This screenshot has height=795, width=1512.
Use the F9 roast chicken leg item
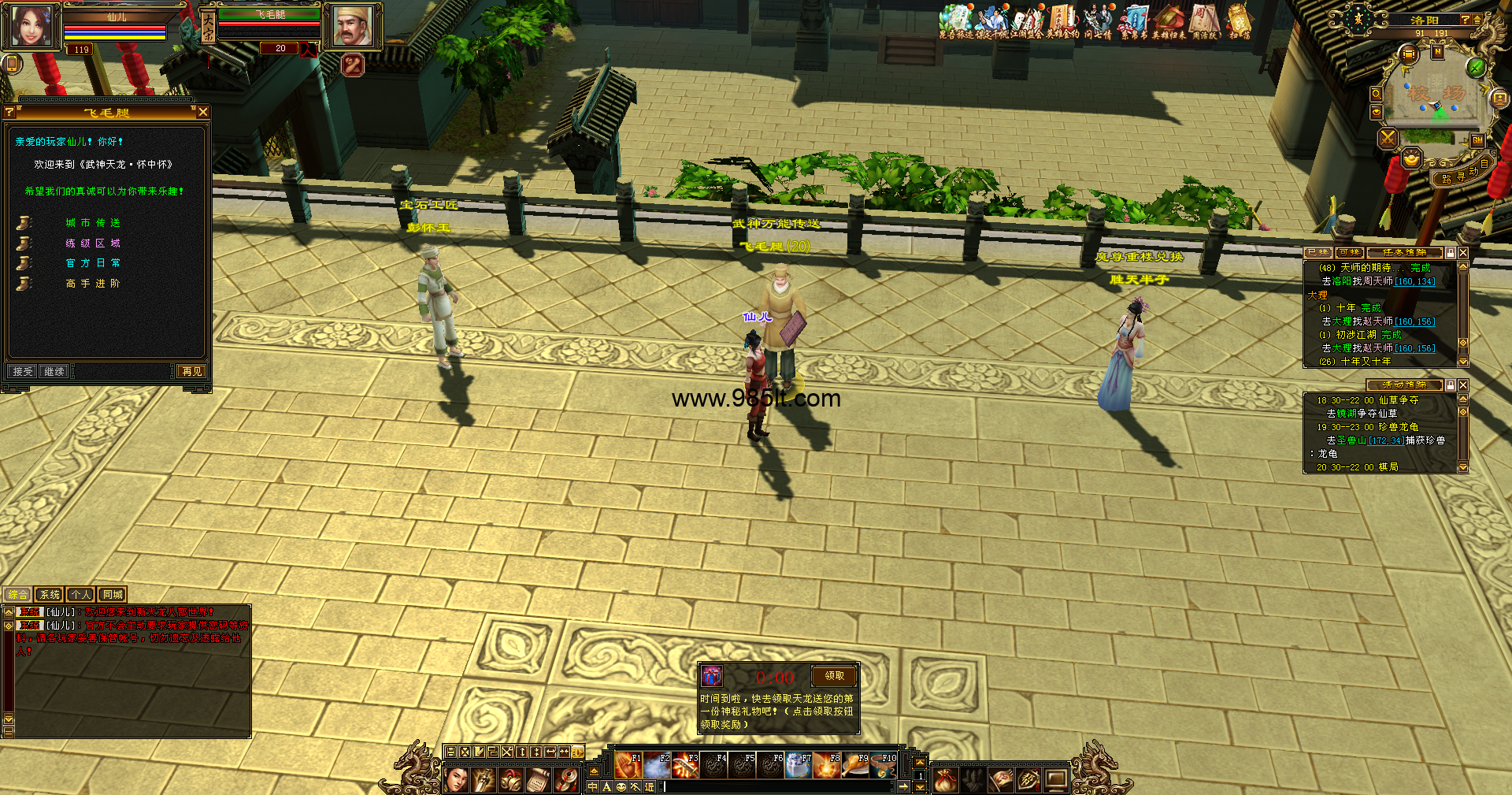tap(856, 765)
